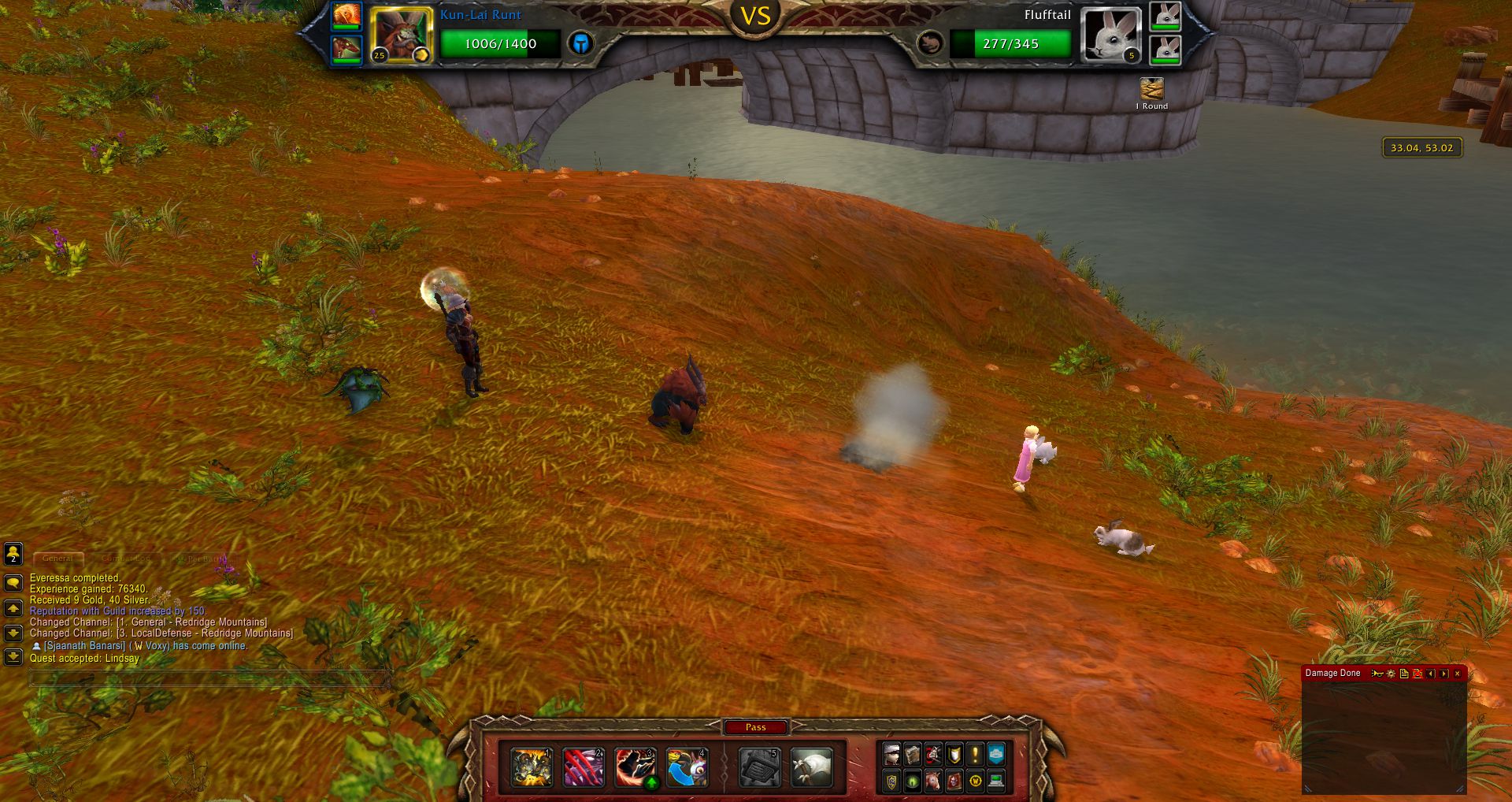The height and width of the screenshot is (802, 1512).
Task: Open the switch pet option with bird icon
Action: pyautogui.click(x=687, y=768)
